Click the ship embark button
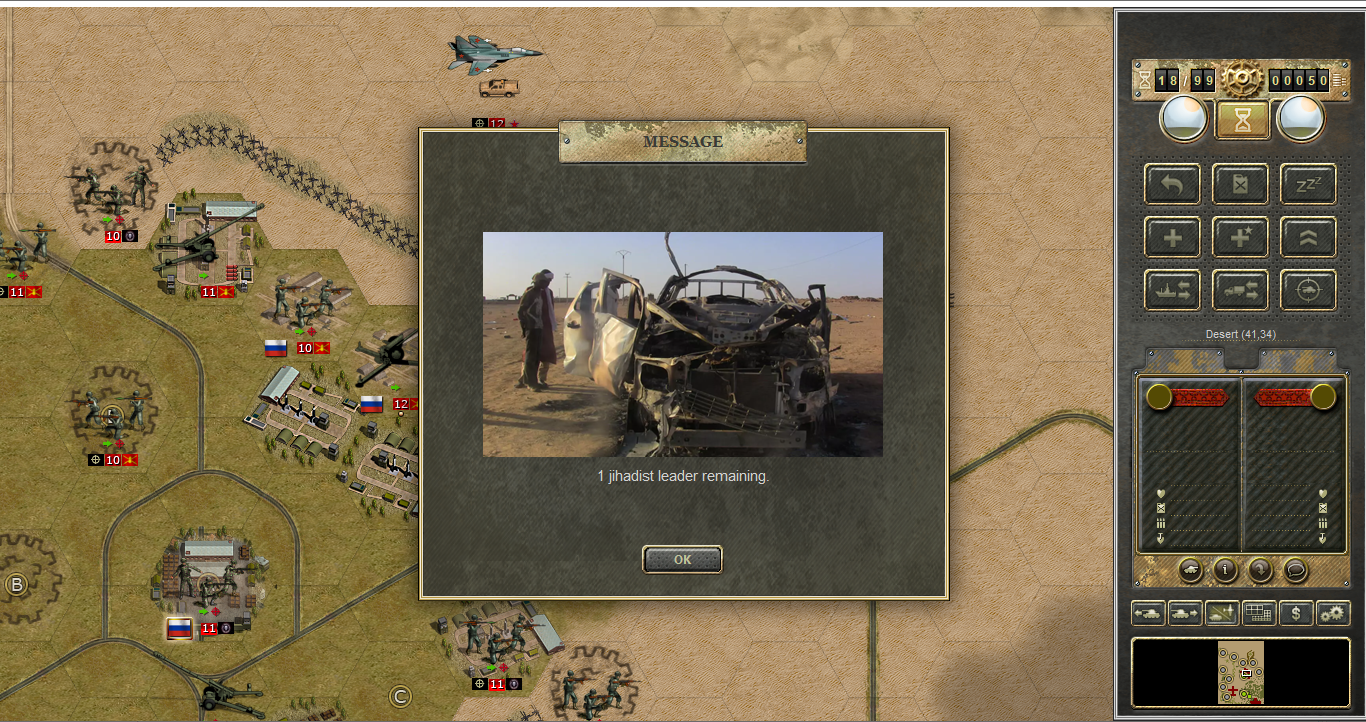 click(1172, 290)
